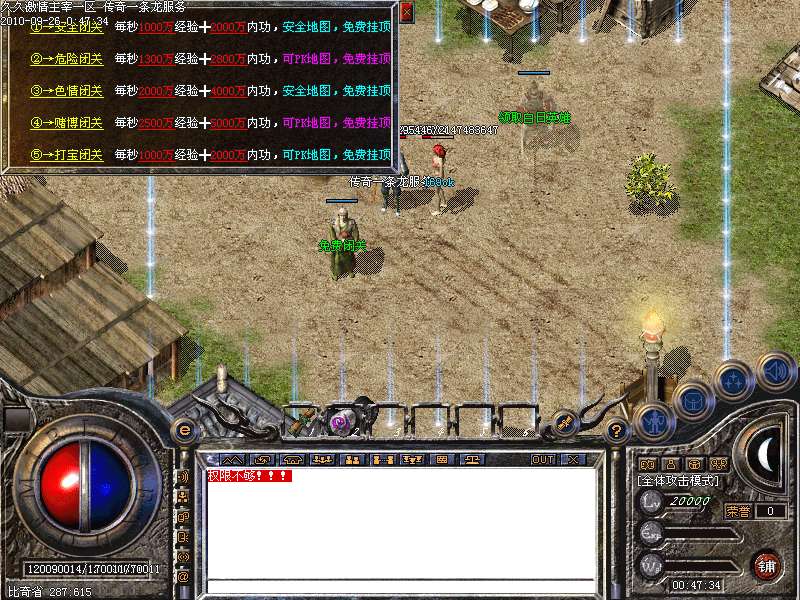800x600 pixels.
Task: Open the character figure round button
Action: tap(655, 421)
